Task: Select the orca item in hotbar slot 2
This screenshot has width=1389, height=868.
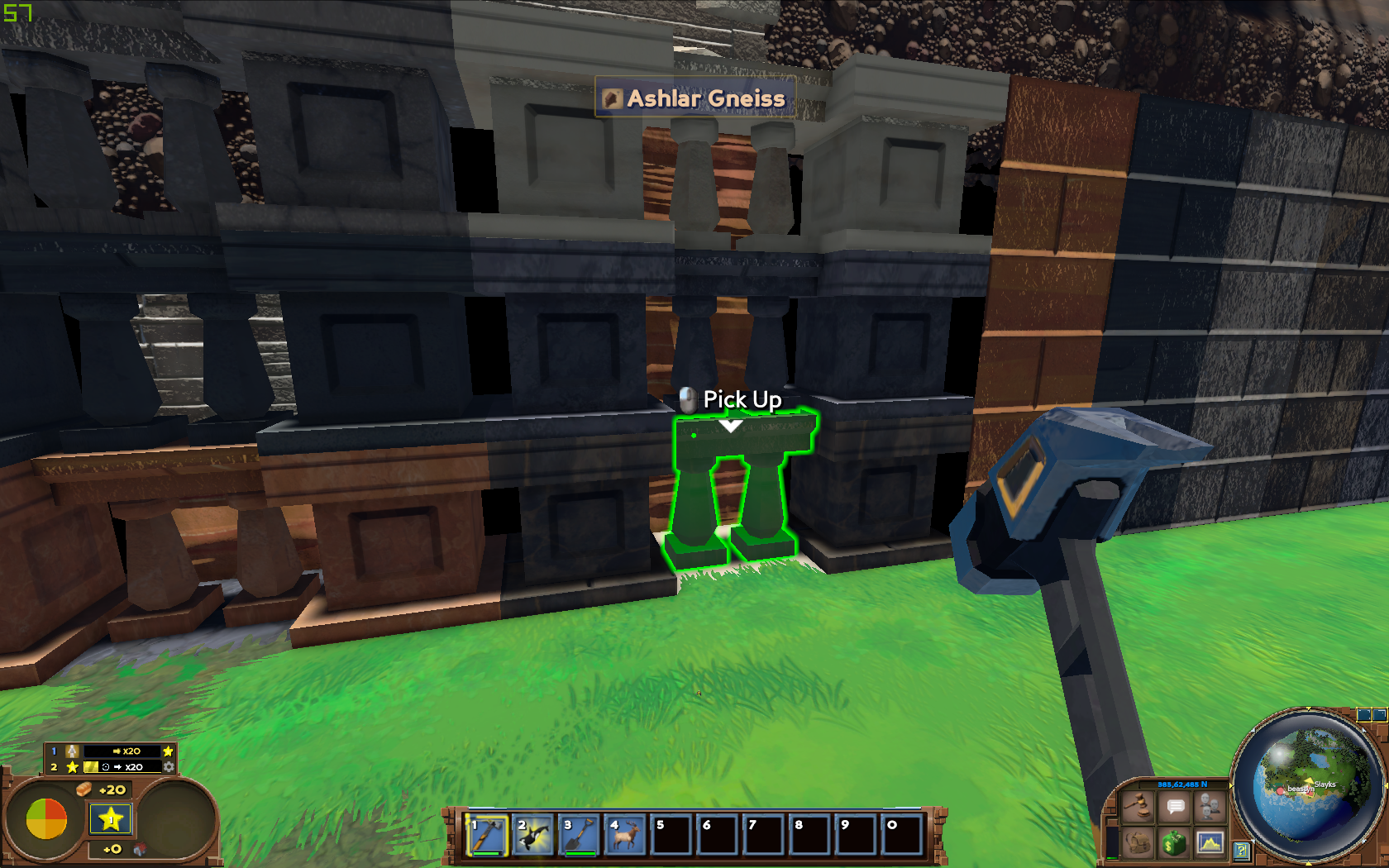Action: pyautogui.click(x=533, y=836)
